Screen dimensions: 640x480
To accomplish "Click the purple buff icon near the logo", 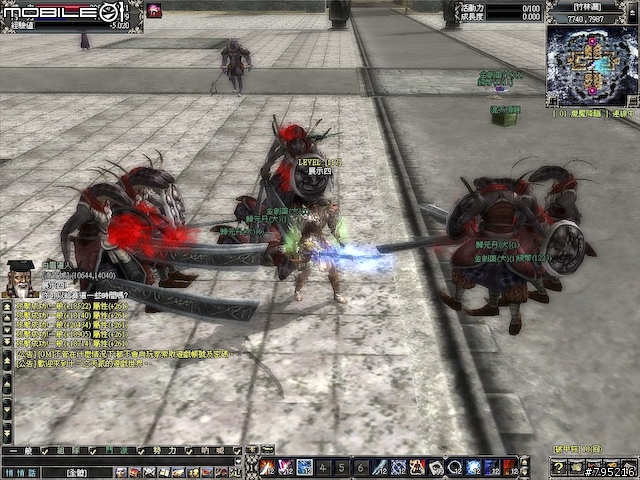I will tap(155, 10).
